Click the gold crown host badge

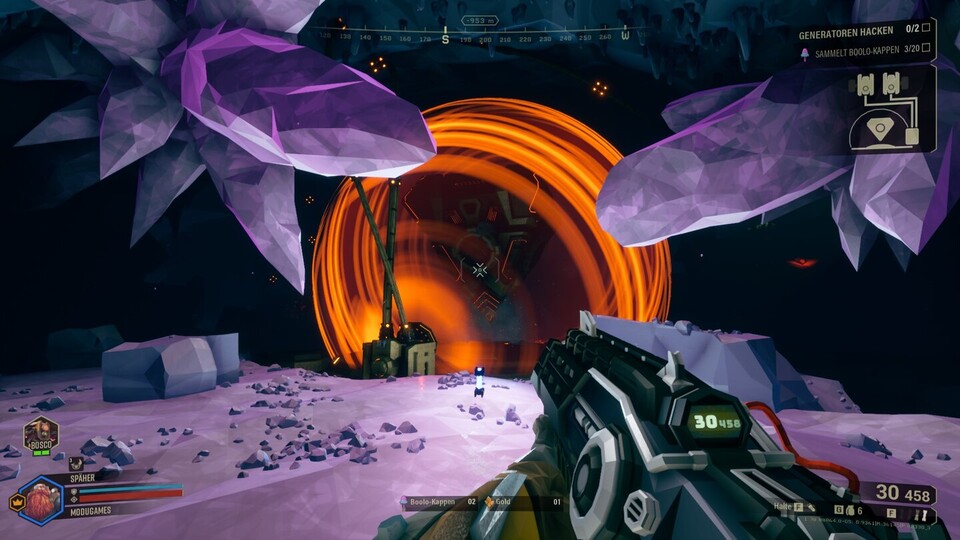pos(16,501)
